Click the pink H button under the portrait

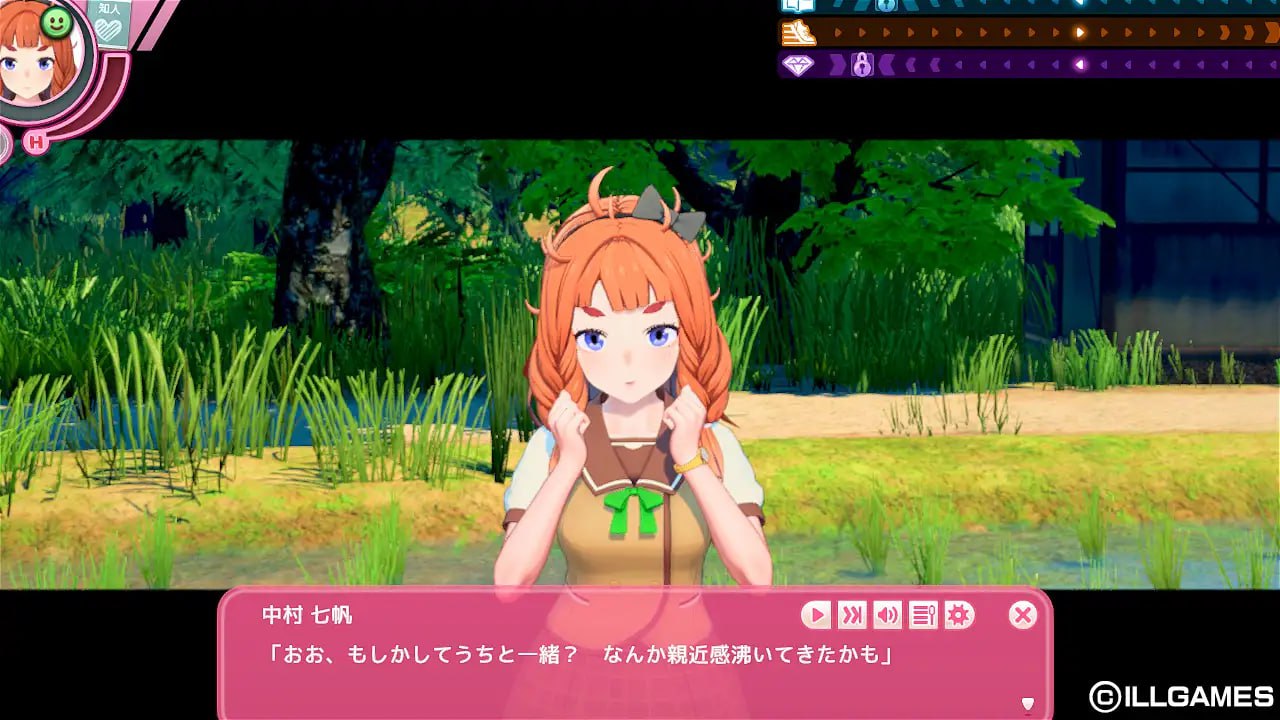pyautogui.click(x=37, y=143)
